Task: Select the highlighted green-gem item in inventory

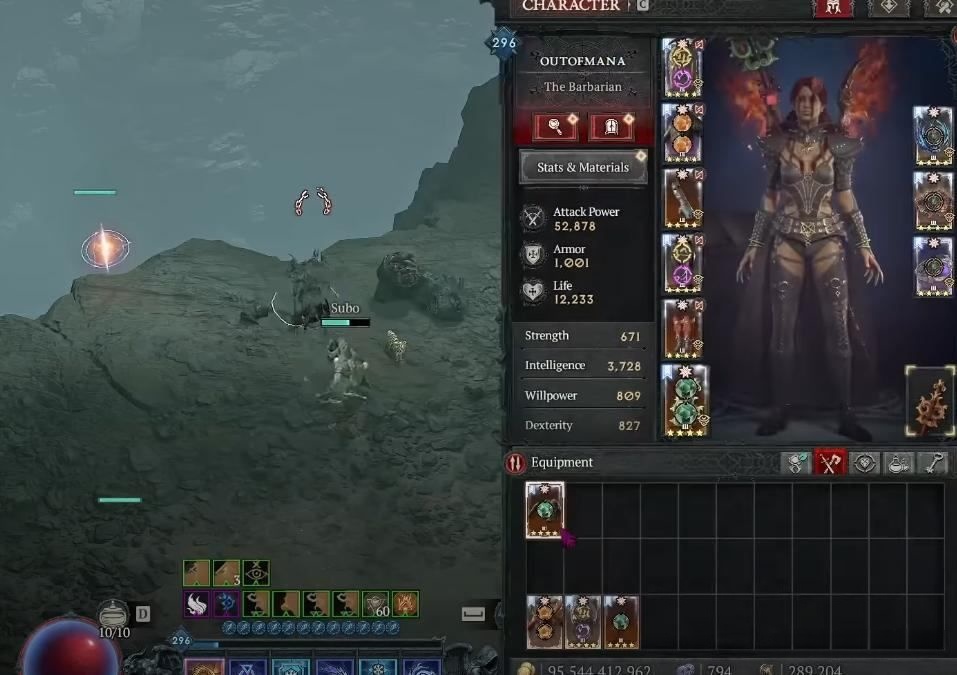Action: (x=545, y=510)
